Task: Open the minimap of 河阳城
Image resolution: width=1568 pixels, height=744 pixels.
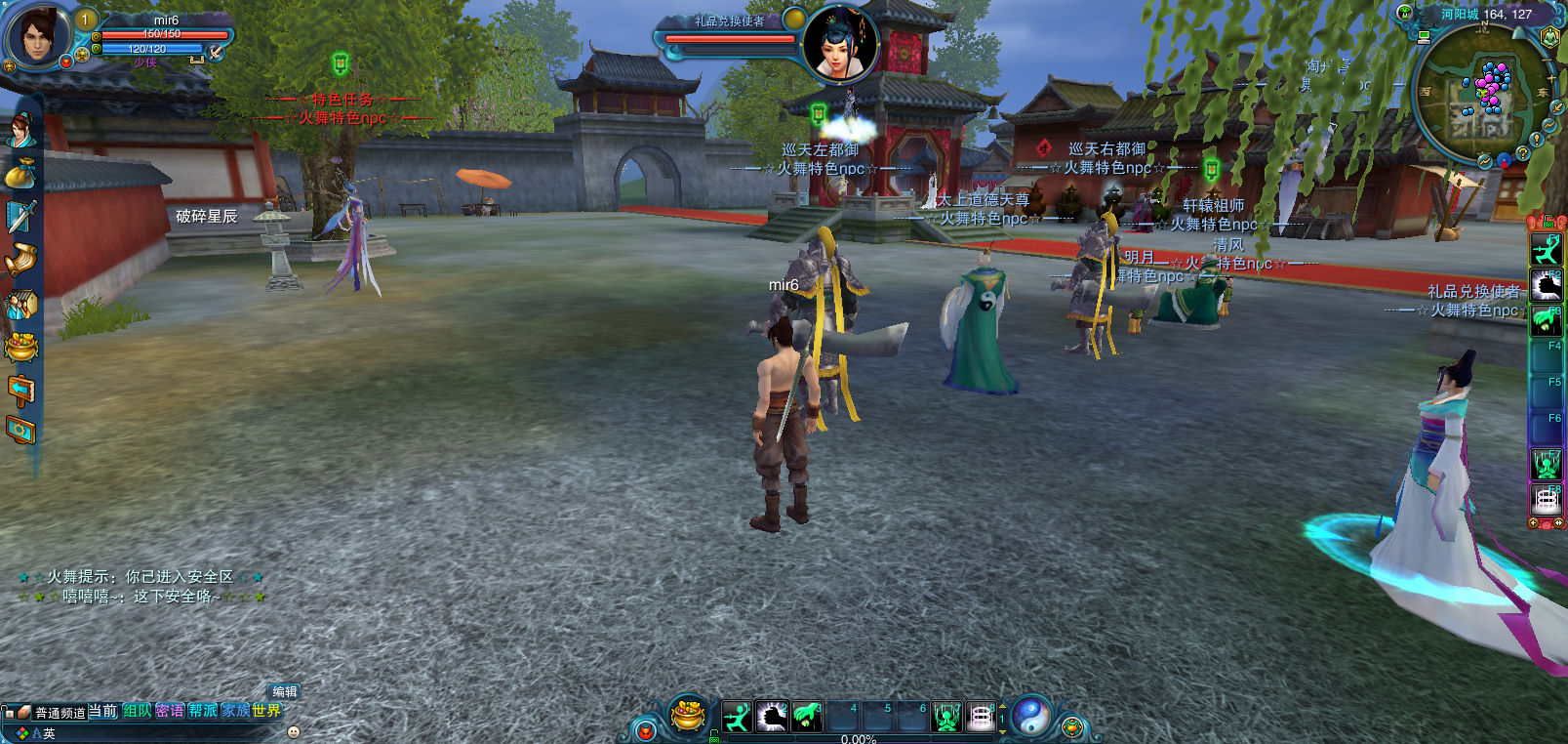Action: [x=1481, y=93]
